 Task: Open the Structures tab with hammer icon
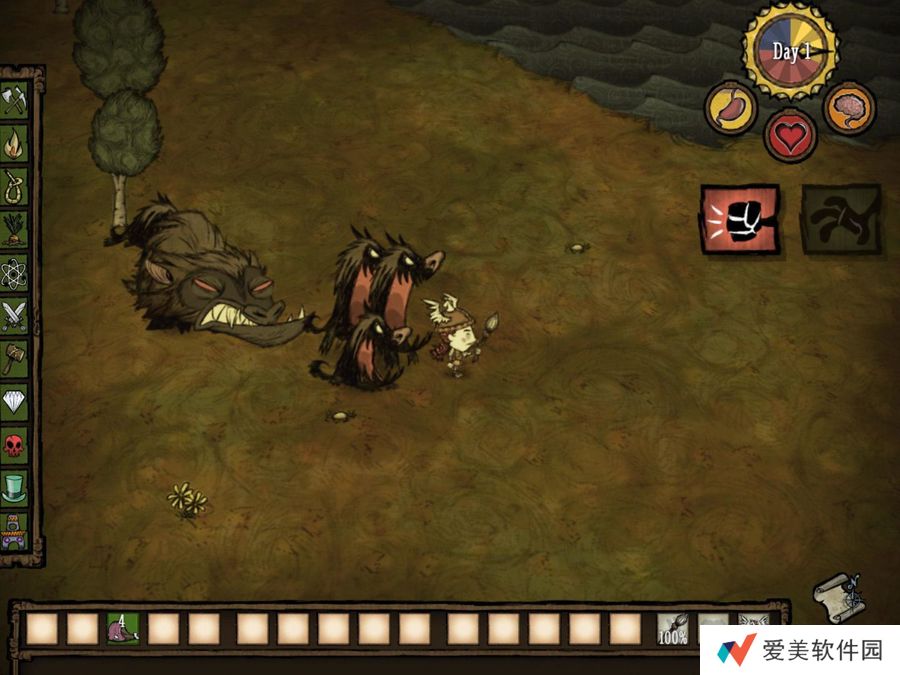pyautogui.click(x=15, y=358)
